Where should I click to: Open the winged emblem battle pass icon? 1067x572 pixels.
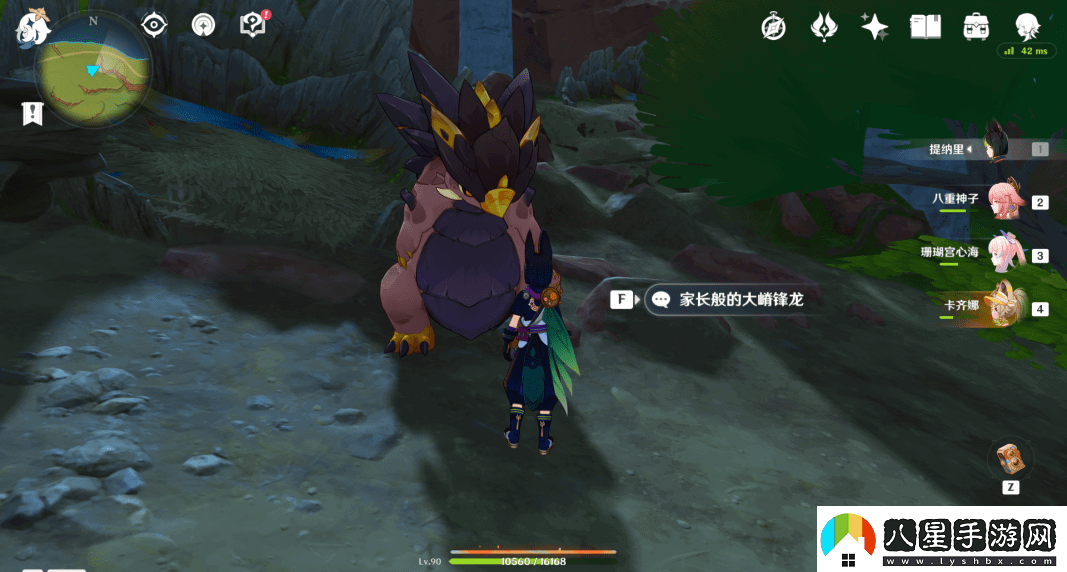(x=824, y=27)
